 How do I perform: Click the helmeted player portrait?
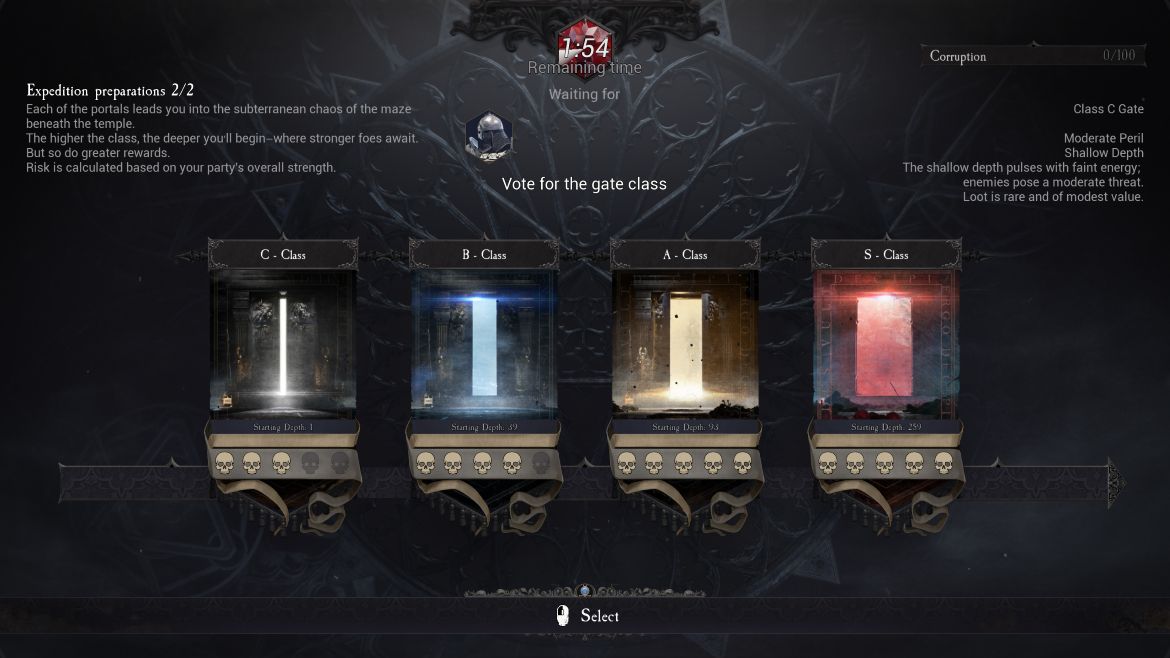[489, 134]
